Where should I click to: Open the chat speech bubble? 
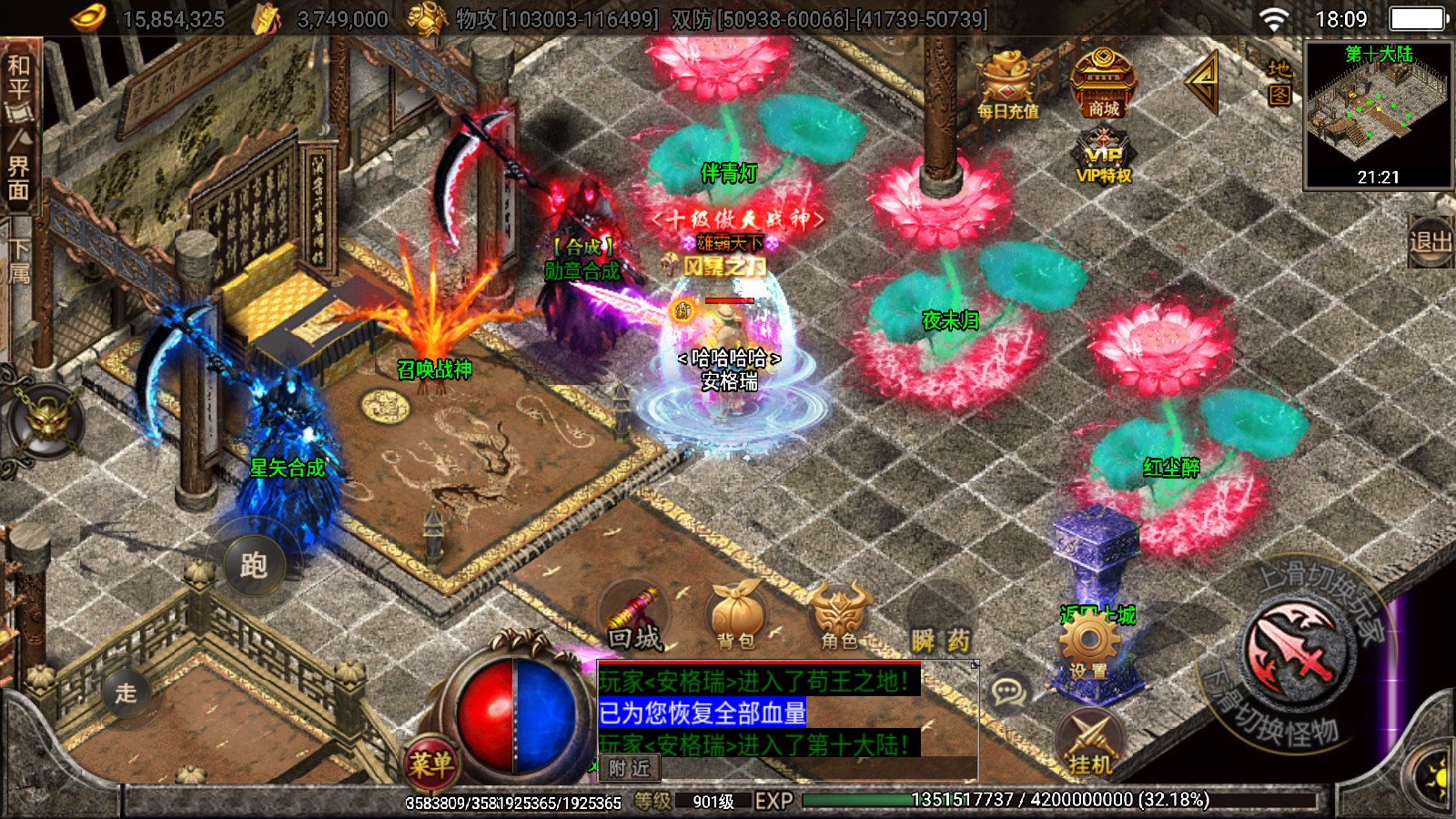[x=1008, y=693]
